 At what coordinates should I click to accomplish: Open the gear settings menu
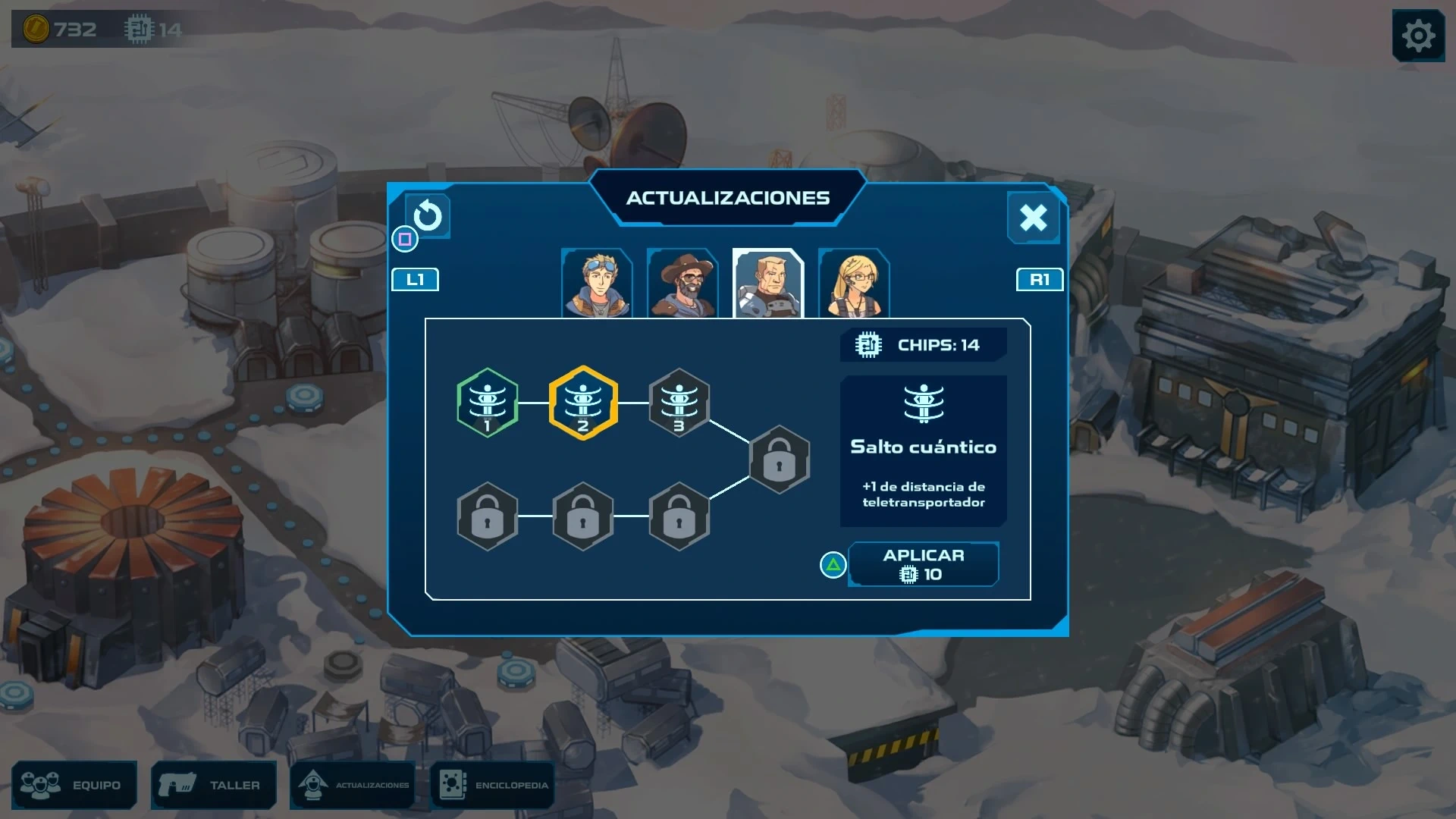tap(1418, 36)
